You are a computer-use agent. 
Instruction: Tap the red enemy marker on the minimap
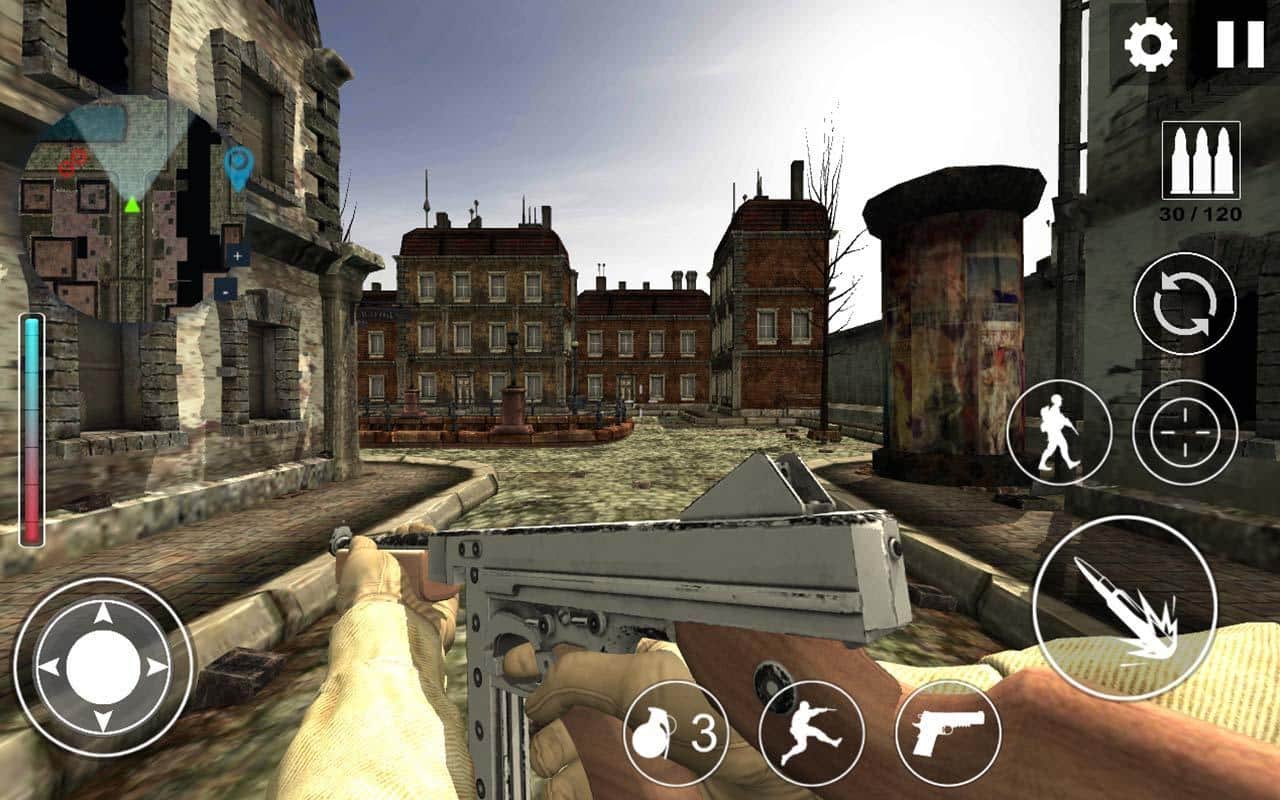(x=72, y=162)
